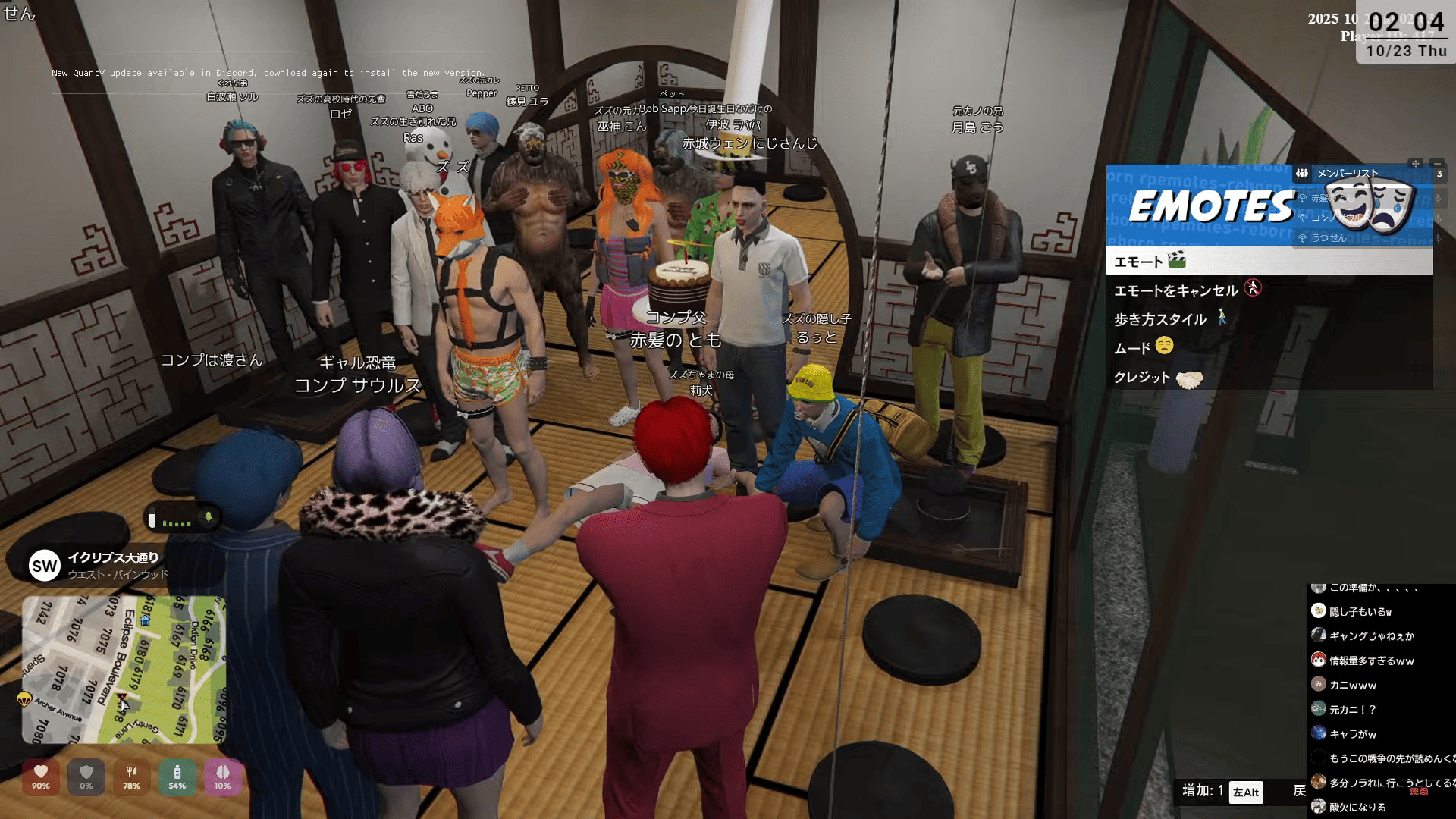Open the 歩き方スタイル walk style entry
1456x819 pixels.
pos(1160,319)
